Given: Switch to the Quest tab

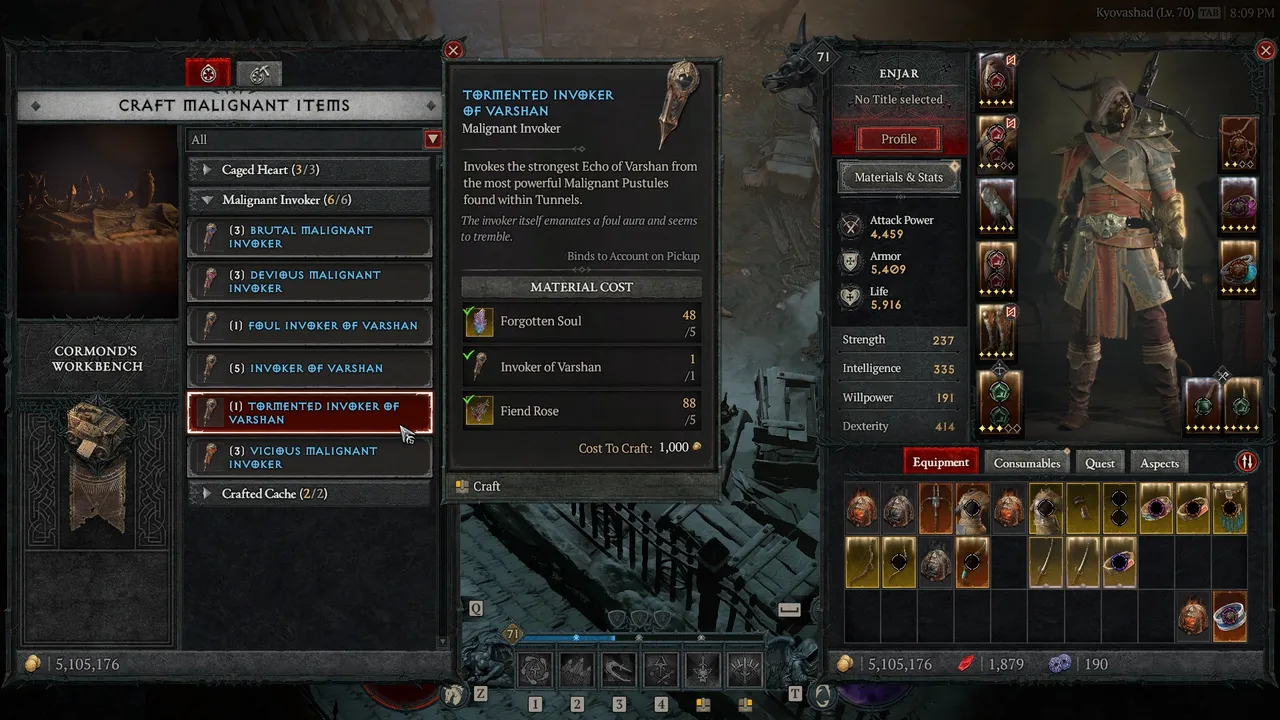Looking at the screenshot, I should [x=1099, y=463].
